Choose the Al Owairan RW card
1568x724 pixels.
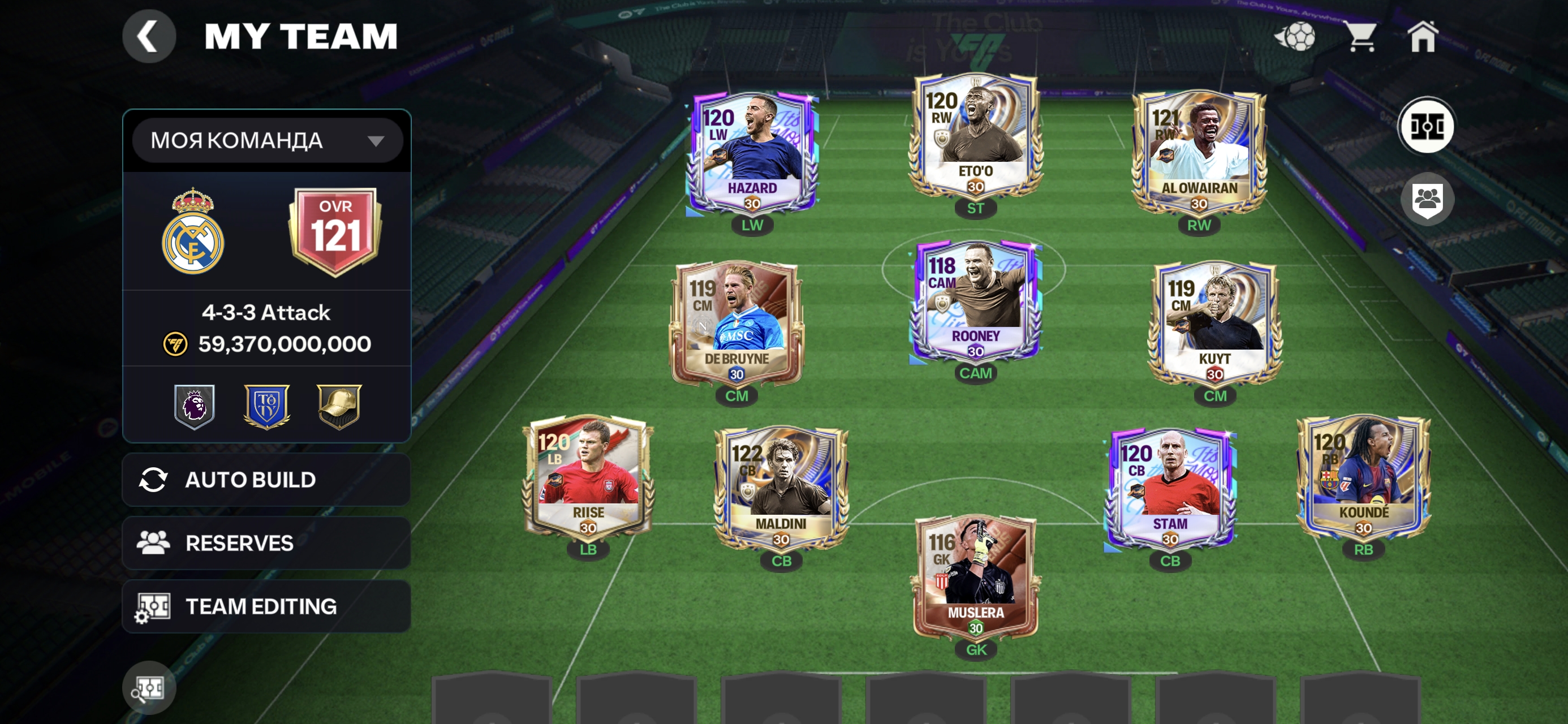point(1199,153)
